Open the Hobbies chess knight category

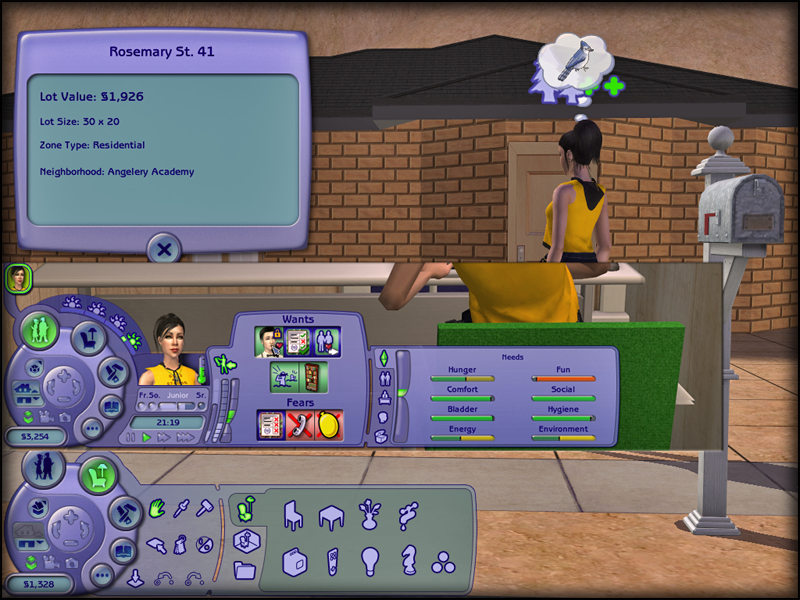click(408, 560)
